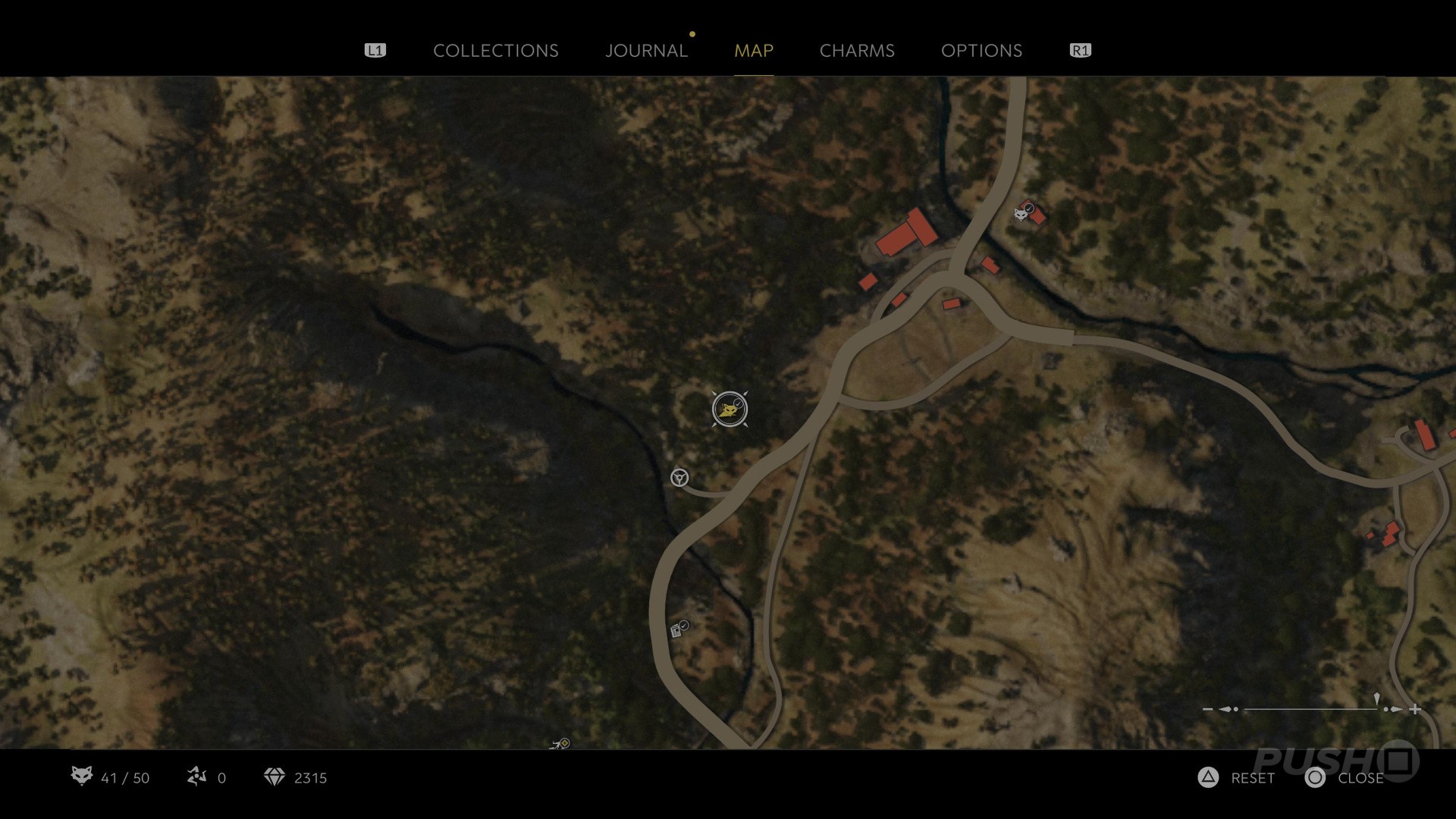Go to the Charms tab
The height and width of the screenshot is (819, 1456).
(x=857, y=51)
